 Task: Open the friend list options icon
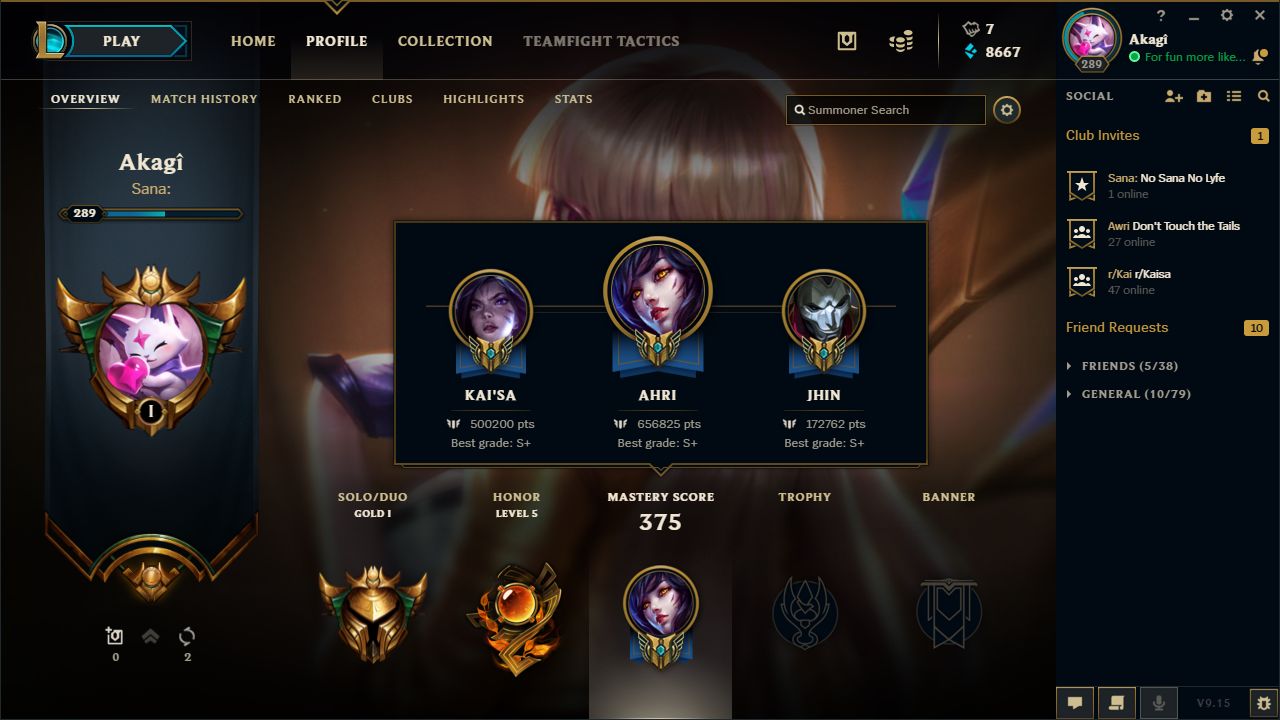point(1234,96)
